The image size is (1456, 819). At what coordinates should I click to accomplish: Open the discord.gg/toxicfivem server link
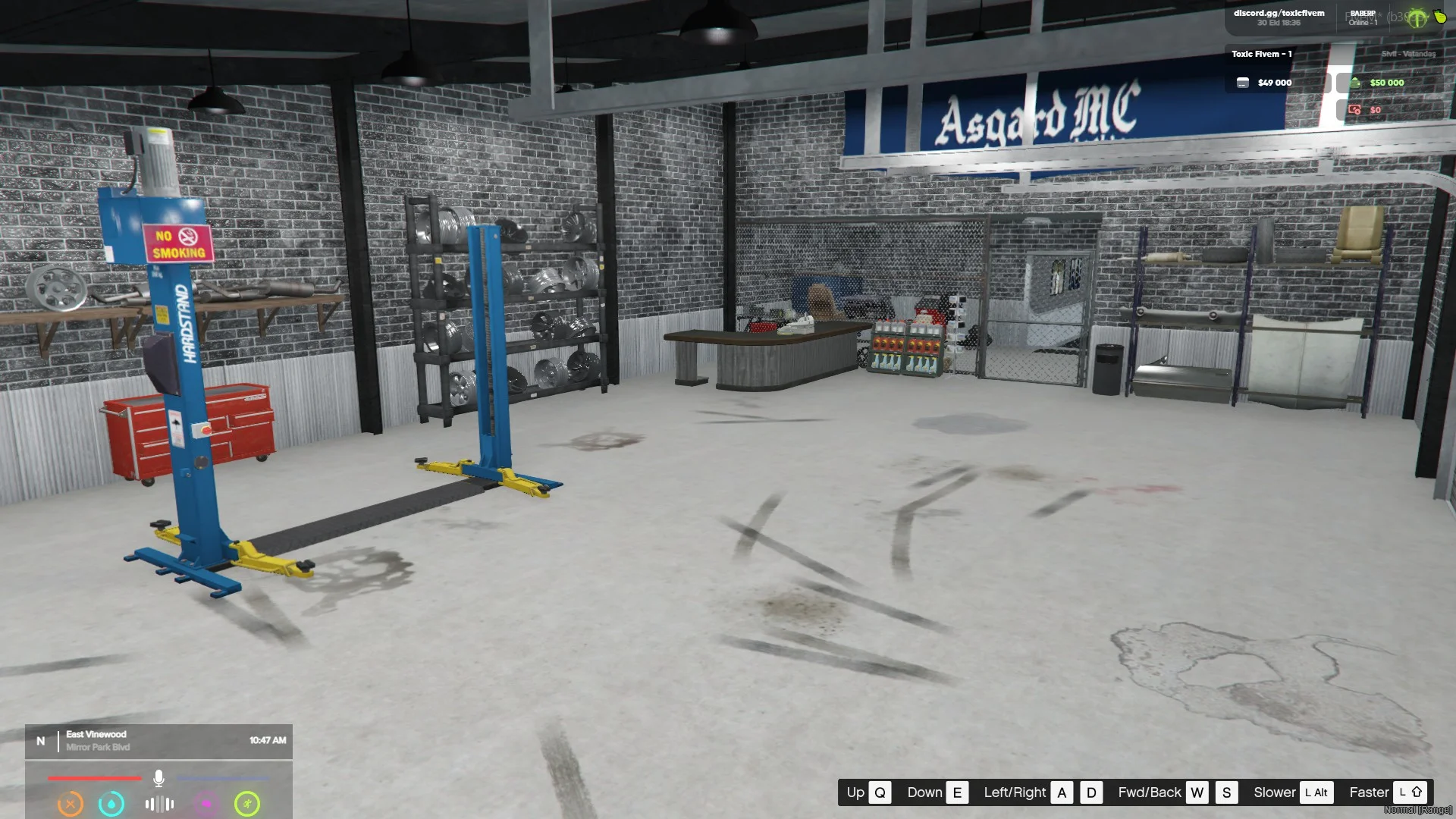pyautogui.click(x=1279, y=13)
